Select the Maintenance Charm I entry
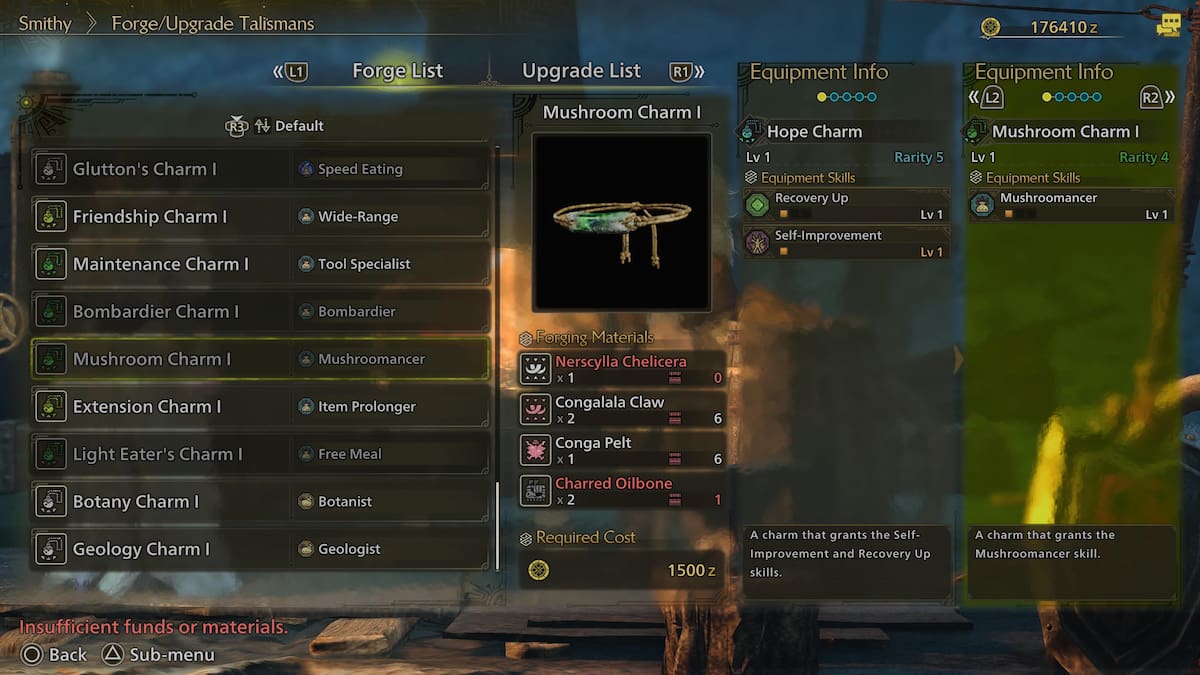The height and width of the screenshot is (675, 1200). click(260, 264)
